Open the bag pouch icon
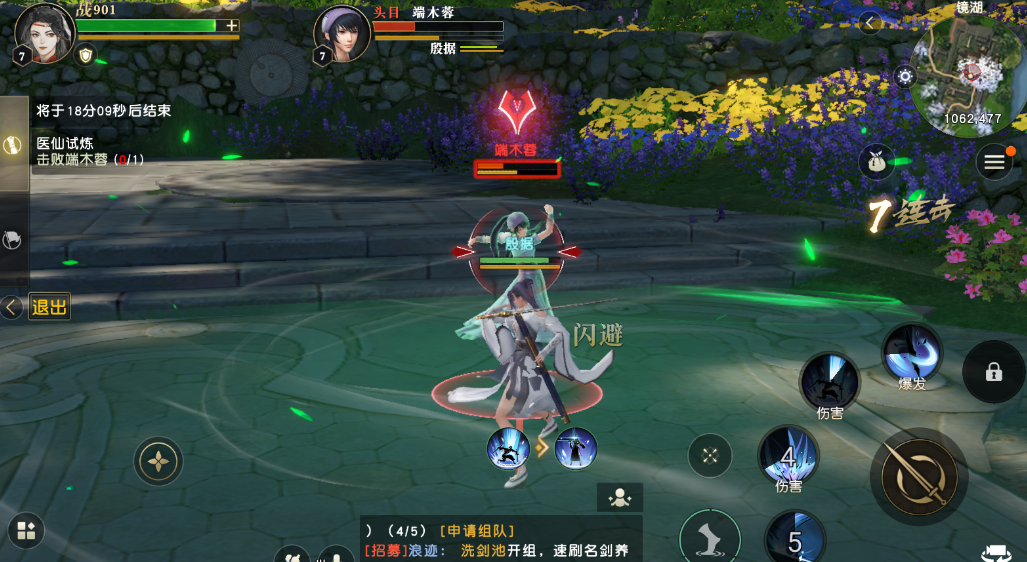Screen dimensions: 1027x562 coord(877,162)
